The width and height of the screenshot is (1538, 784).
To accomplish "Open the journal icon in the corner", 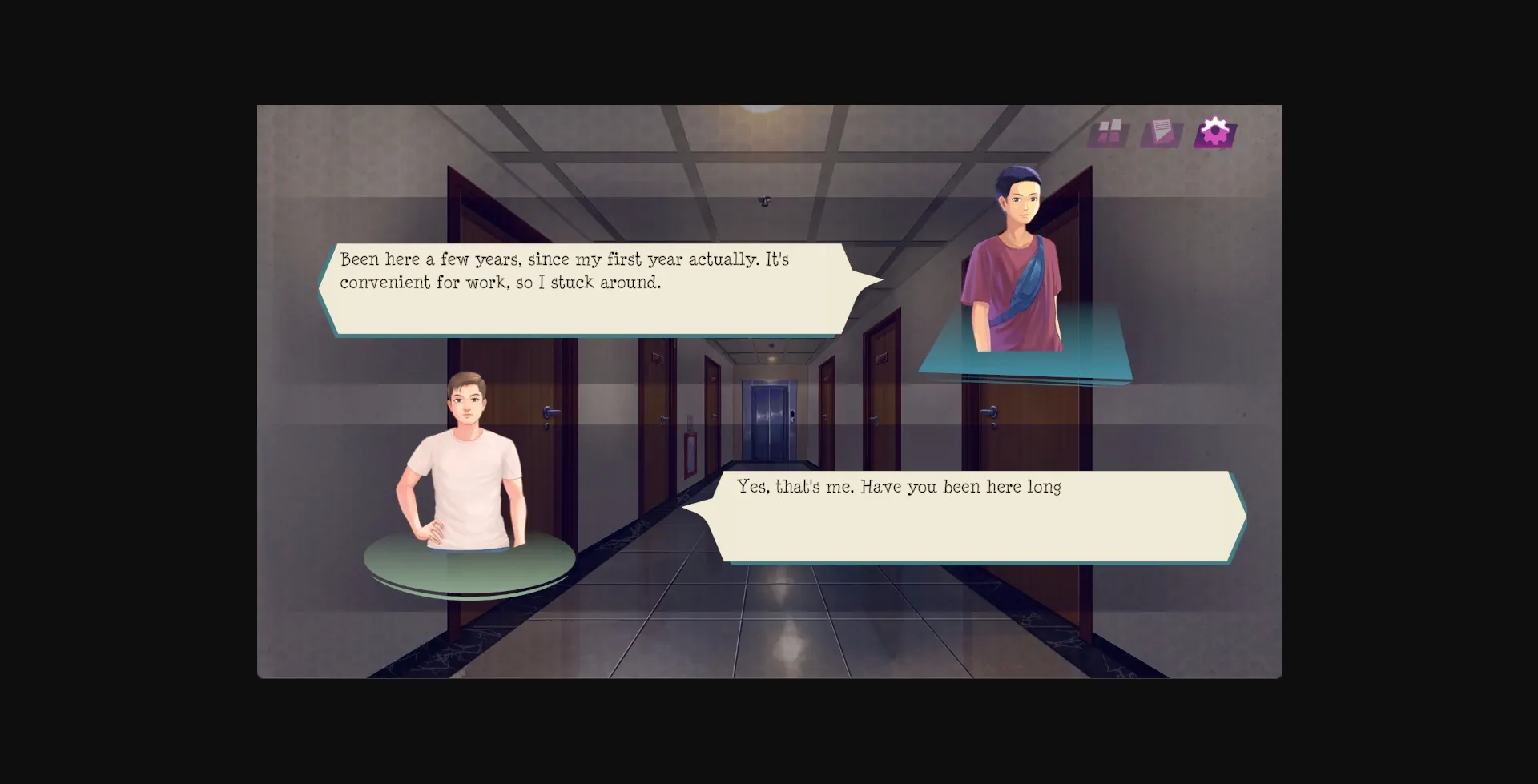I will pos(1162,131).
